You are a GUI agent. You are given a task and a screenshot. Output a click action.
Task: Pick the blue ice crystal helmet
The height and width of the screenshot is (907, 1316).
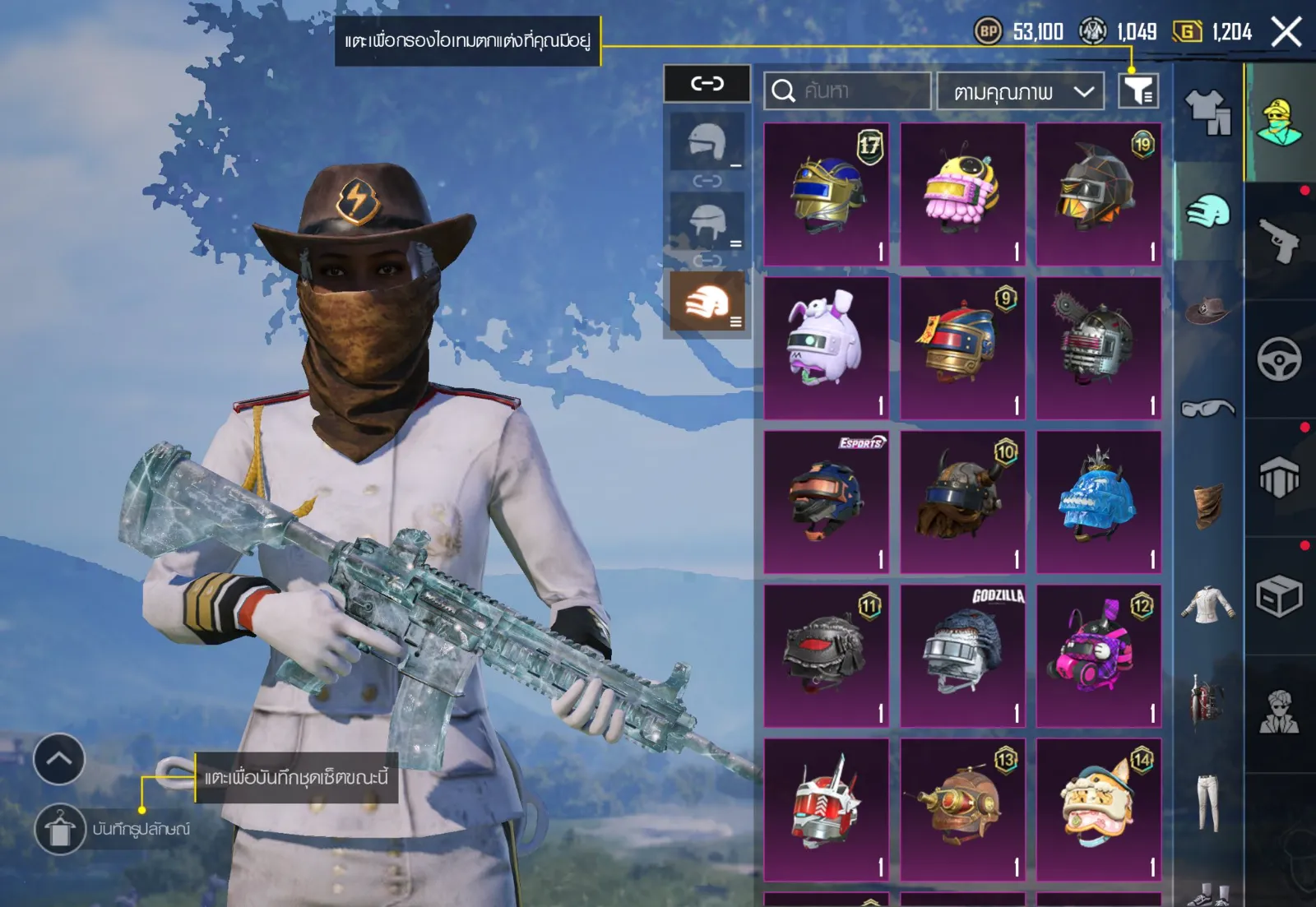tap(1098, 502)
